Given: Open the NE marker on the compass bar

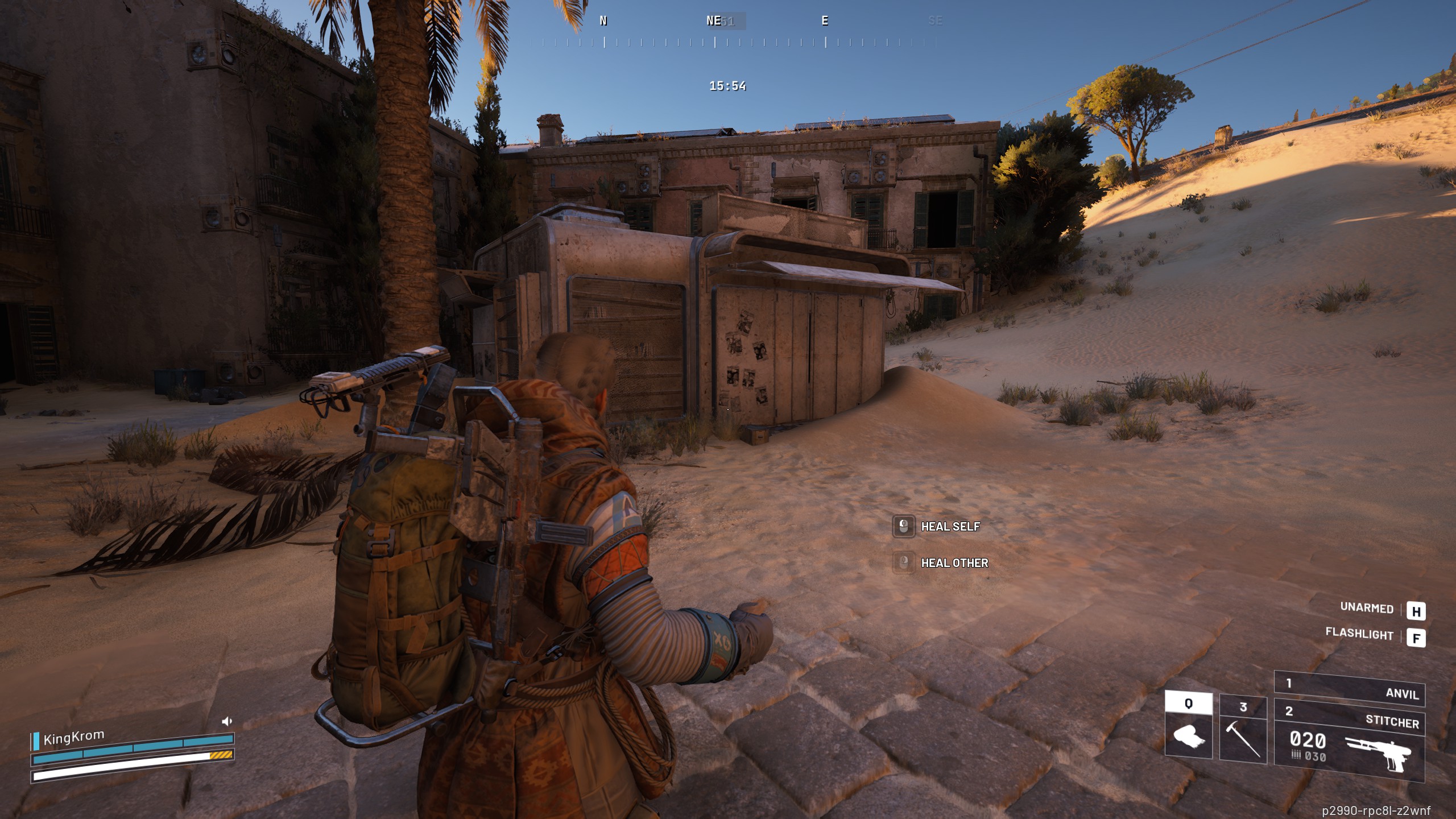Looking at the screenshot, I should pyautogui.click(x=713, y=21).
